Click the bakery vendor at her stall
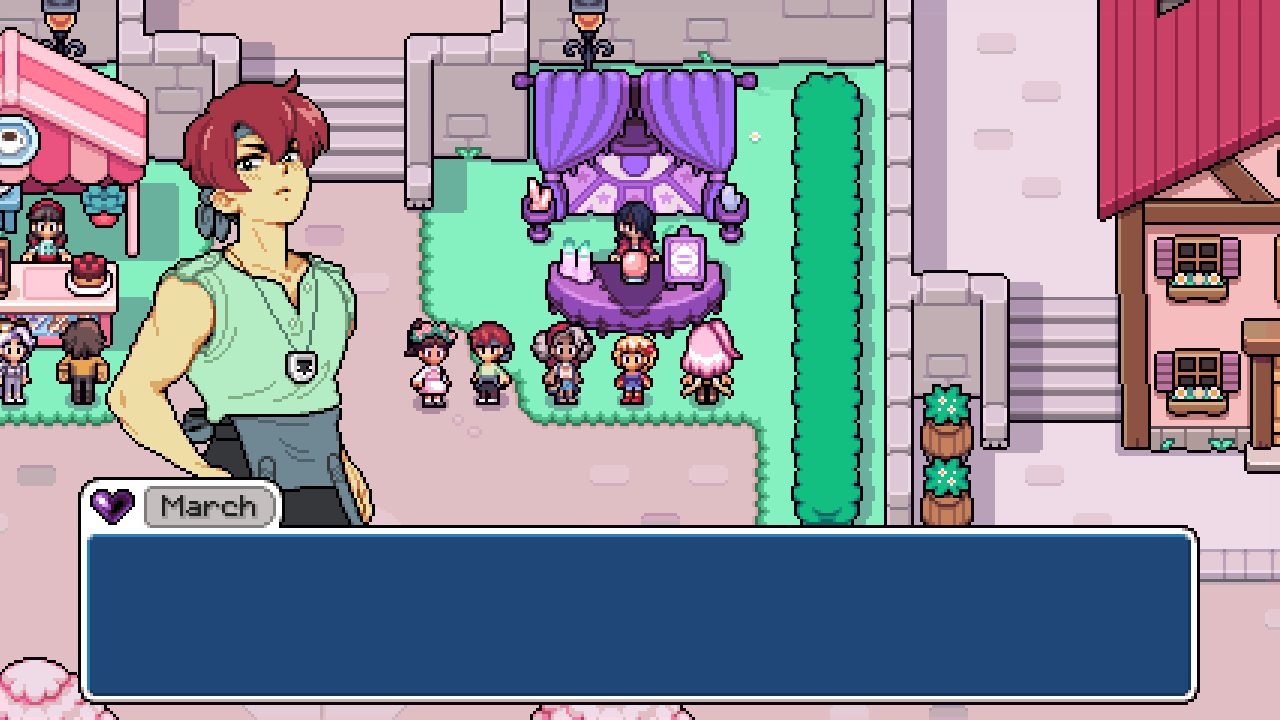The width and height of the screenshot is (1280, 720). [x=45, y=232]
